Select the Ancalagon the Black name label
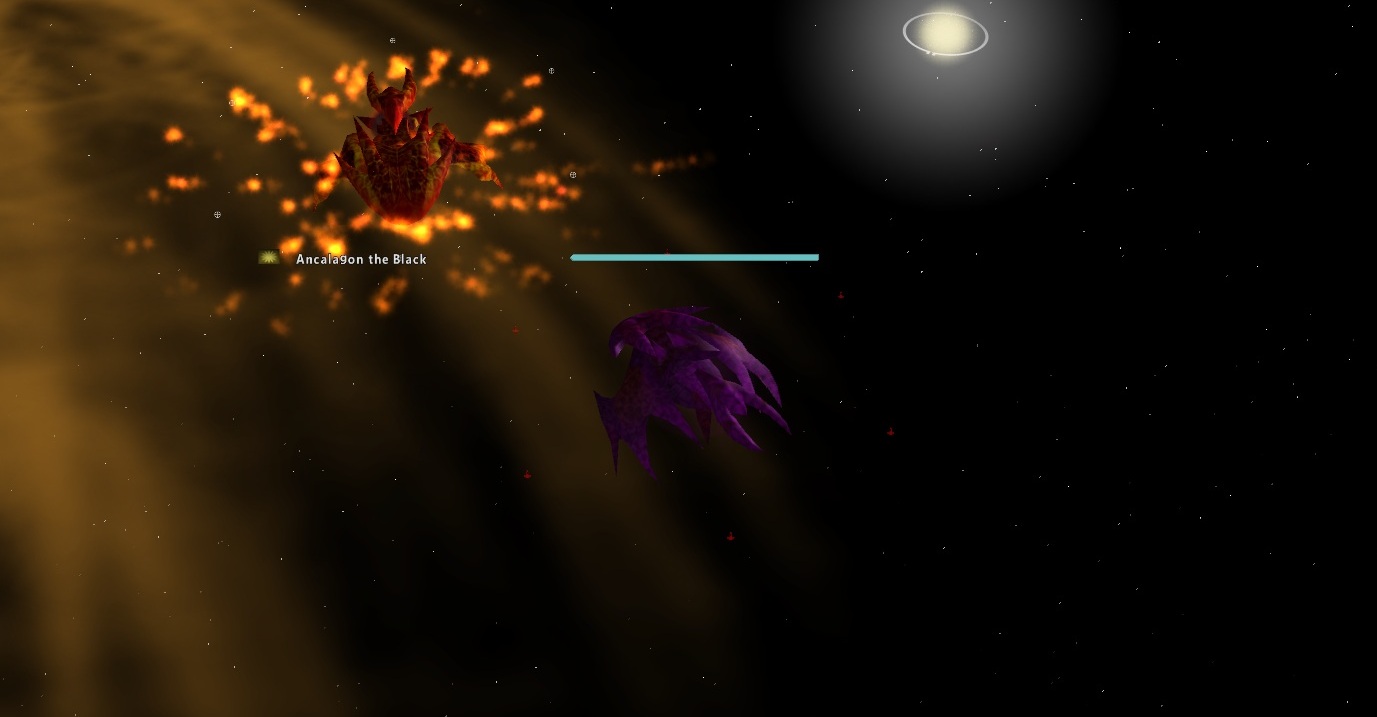The height and width of the screenshot is (717, 1377). [x=361, y=259]
